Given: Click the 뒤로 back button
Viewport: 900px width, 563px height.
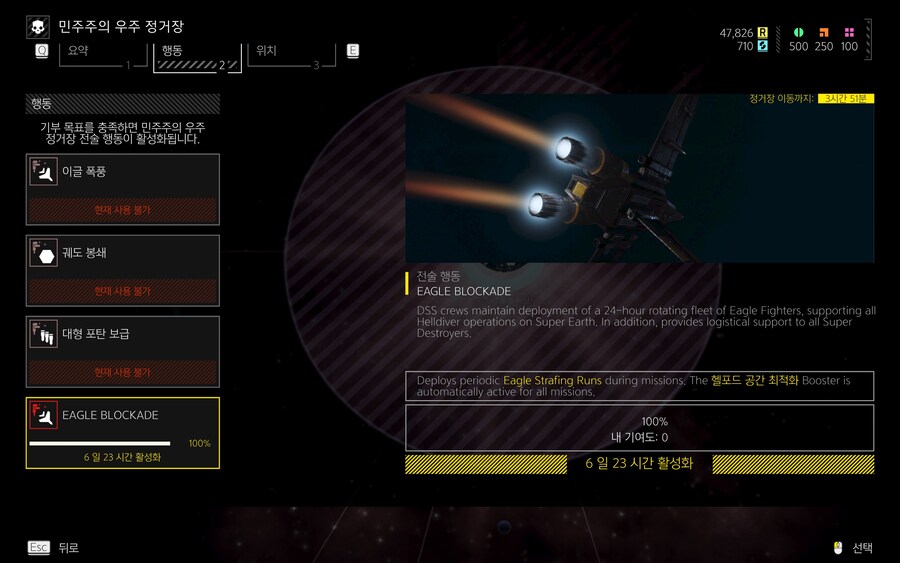Looking at the screenshot, I should [54, 548].
